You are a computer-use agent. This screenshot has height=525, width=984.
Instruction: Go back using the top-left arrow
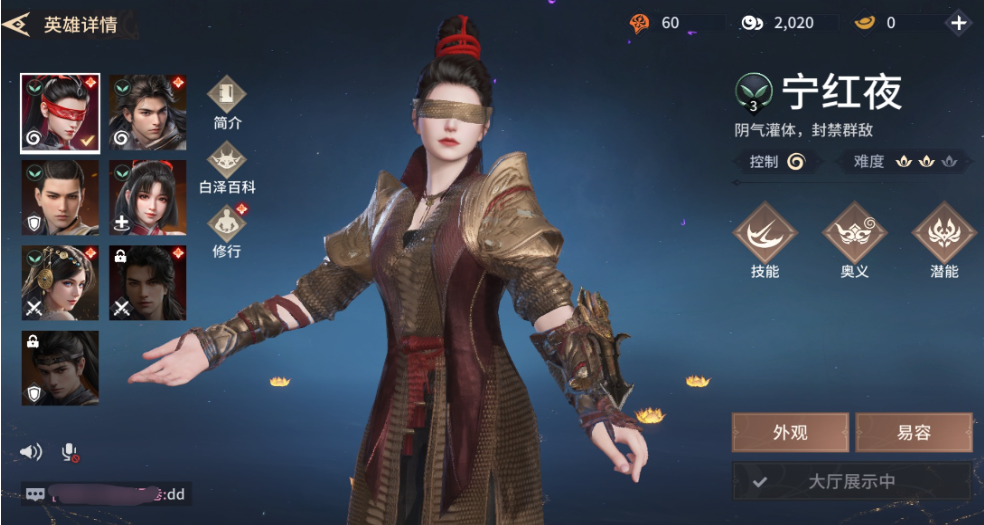pyautogui.click(x=17, y=25)
